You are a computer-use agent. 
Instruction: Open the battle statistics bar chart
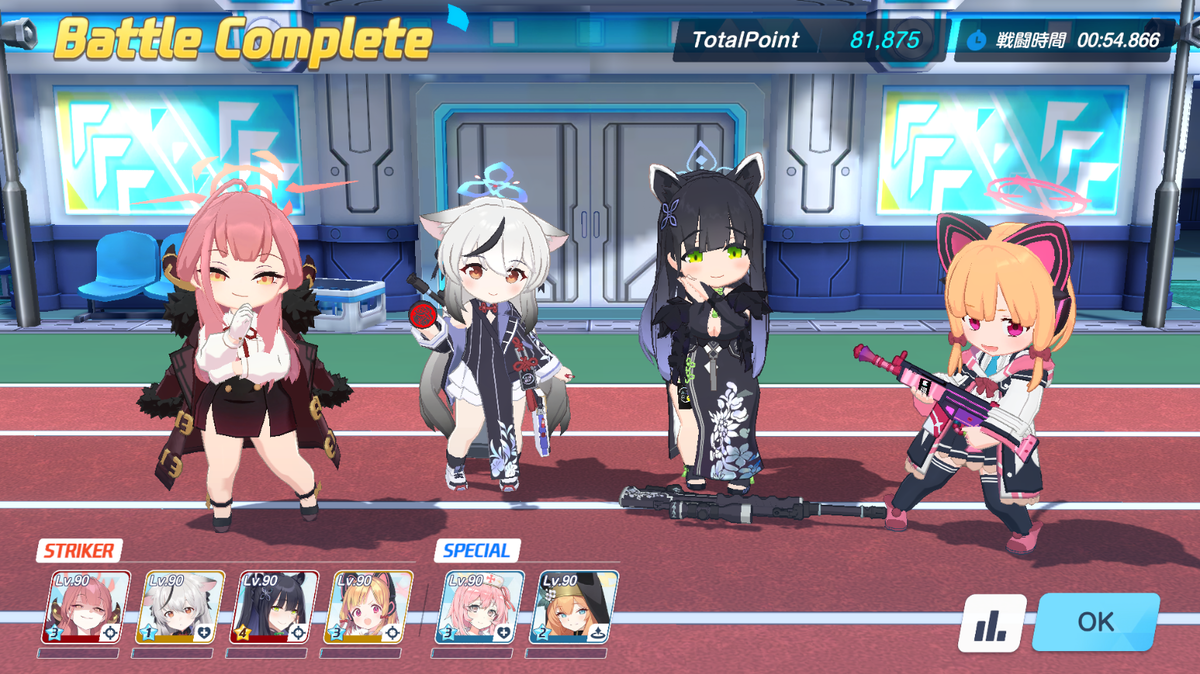coord(992,624)
